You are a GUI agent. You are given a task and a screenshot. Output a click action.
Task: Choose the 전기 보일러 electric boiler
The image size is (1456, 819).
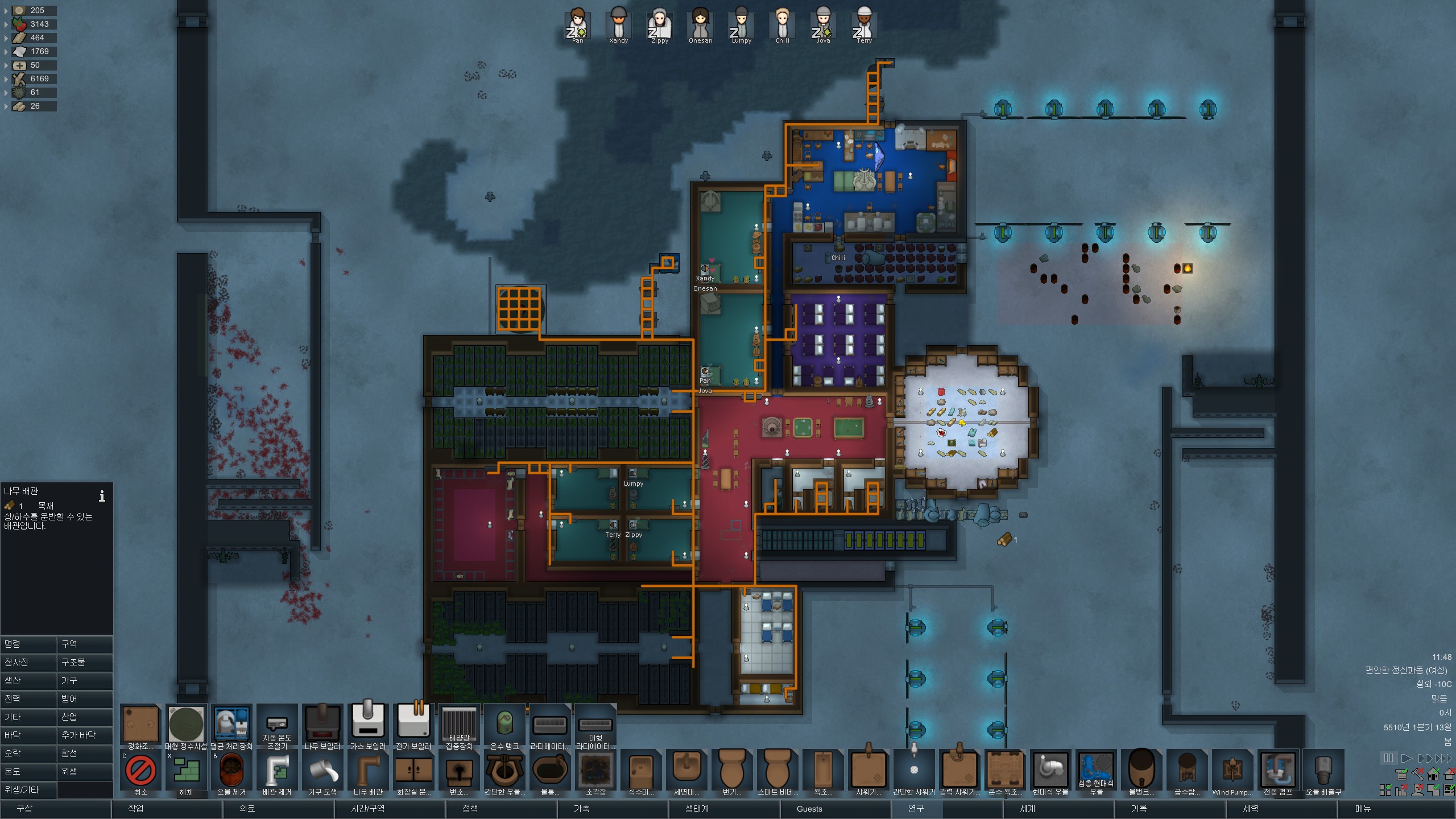pos(413,725)
